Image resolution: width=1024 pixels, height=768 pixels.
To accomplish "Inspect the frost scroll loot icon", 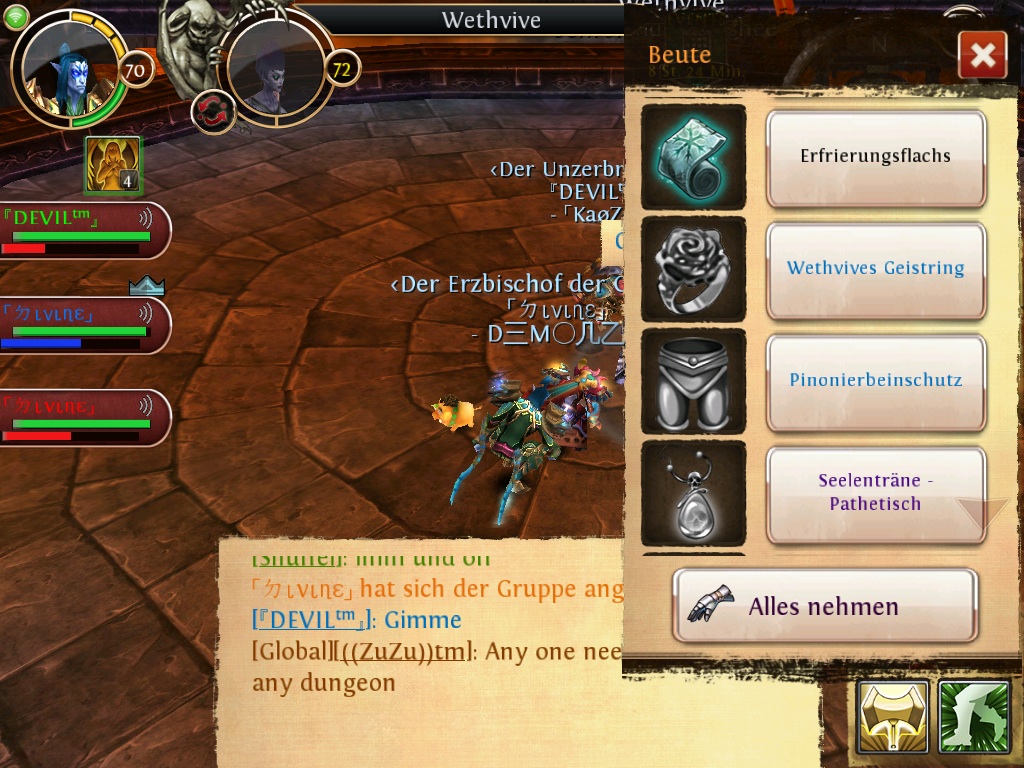I will 693,157.
